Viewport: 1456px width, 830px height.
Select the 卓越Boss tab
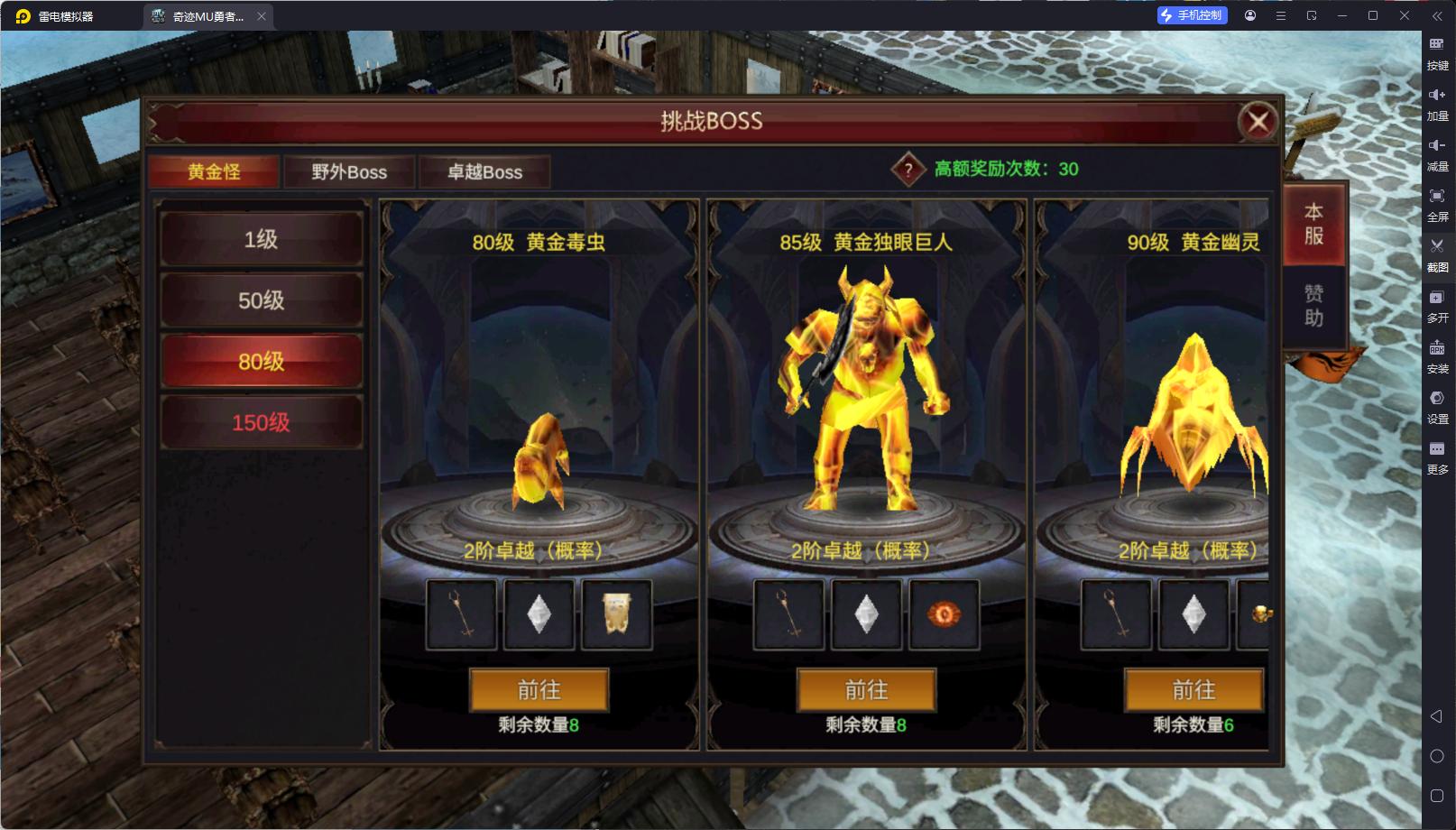tap(485, 171)
